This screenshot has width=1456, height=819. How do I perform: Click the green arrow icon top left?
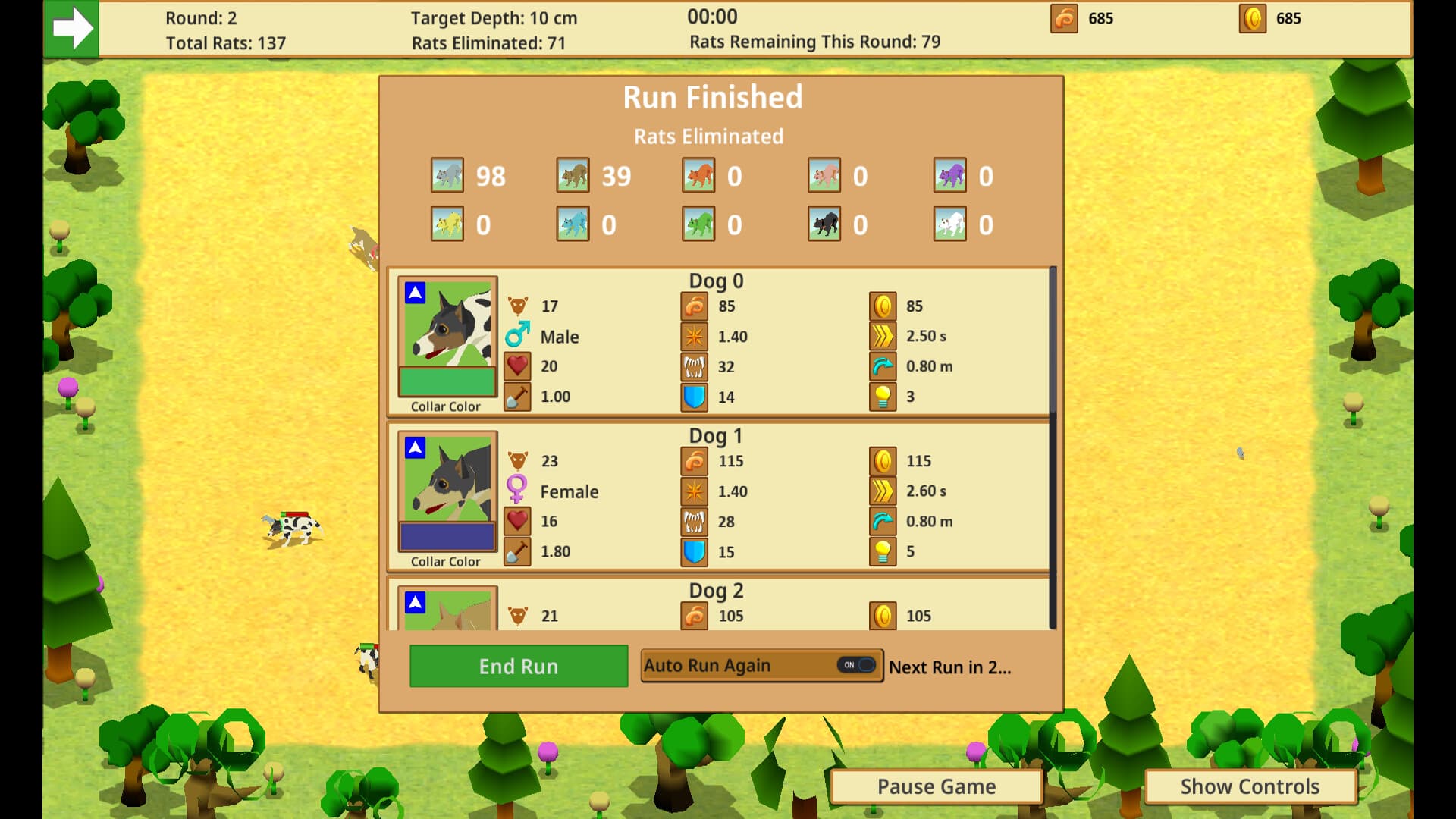pyautogui.click(x=73, y=29)
